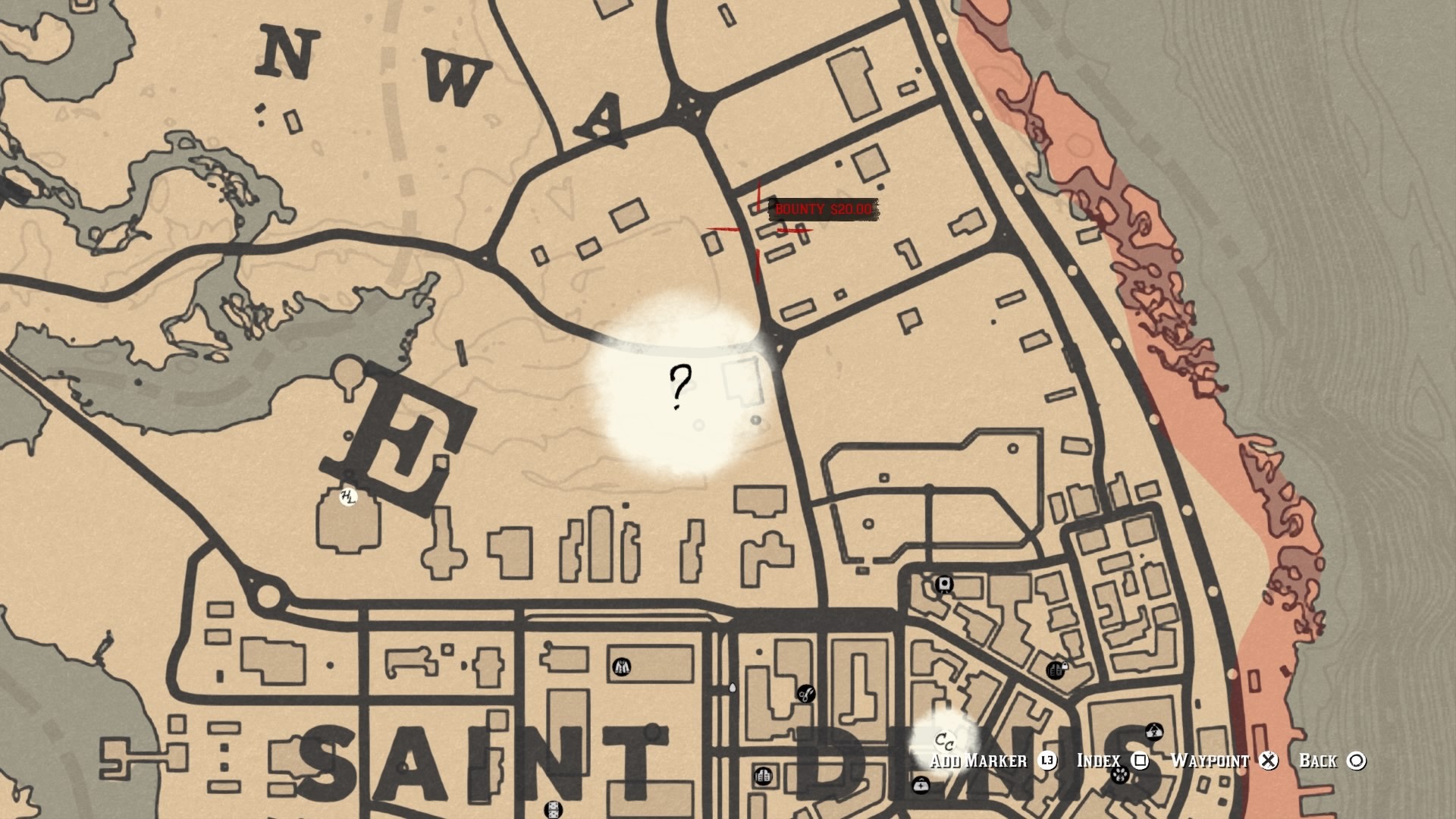Select the white water droplet marker
This screenshot has width=1456, height=819.
point(732,689)
